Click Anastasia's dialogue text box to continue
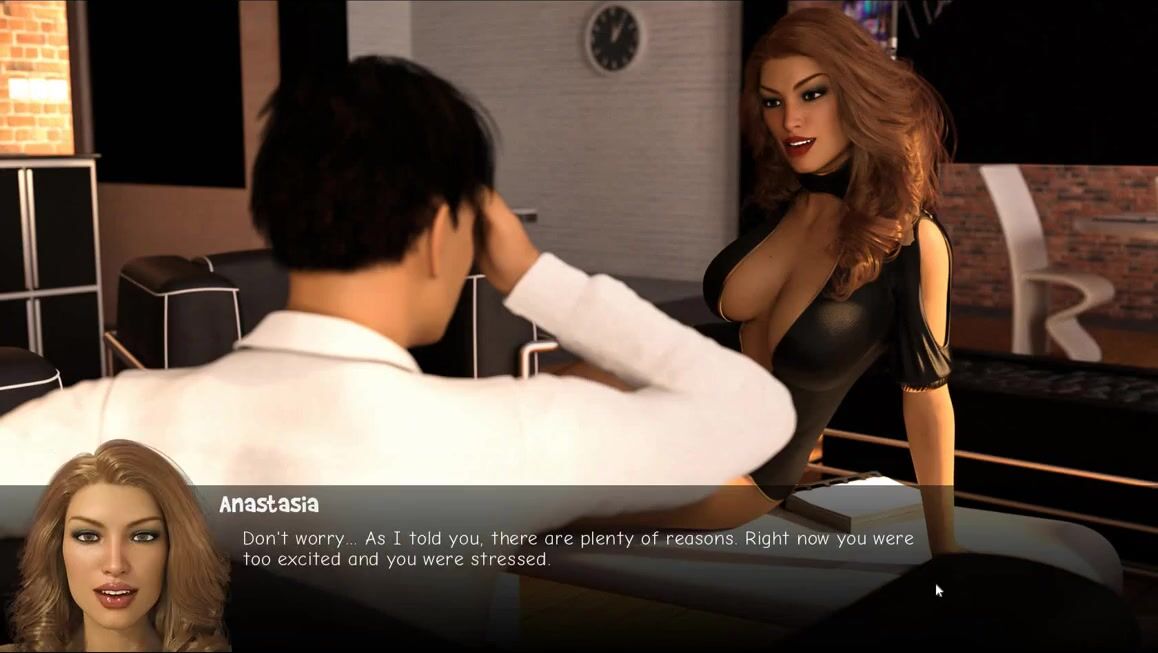 (578, 549)
